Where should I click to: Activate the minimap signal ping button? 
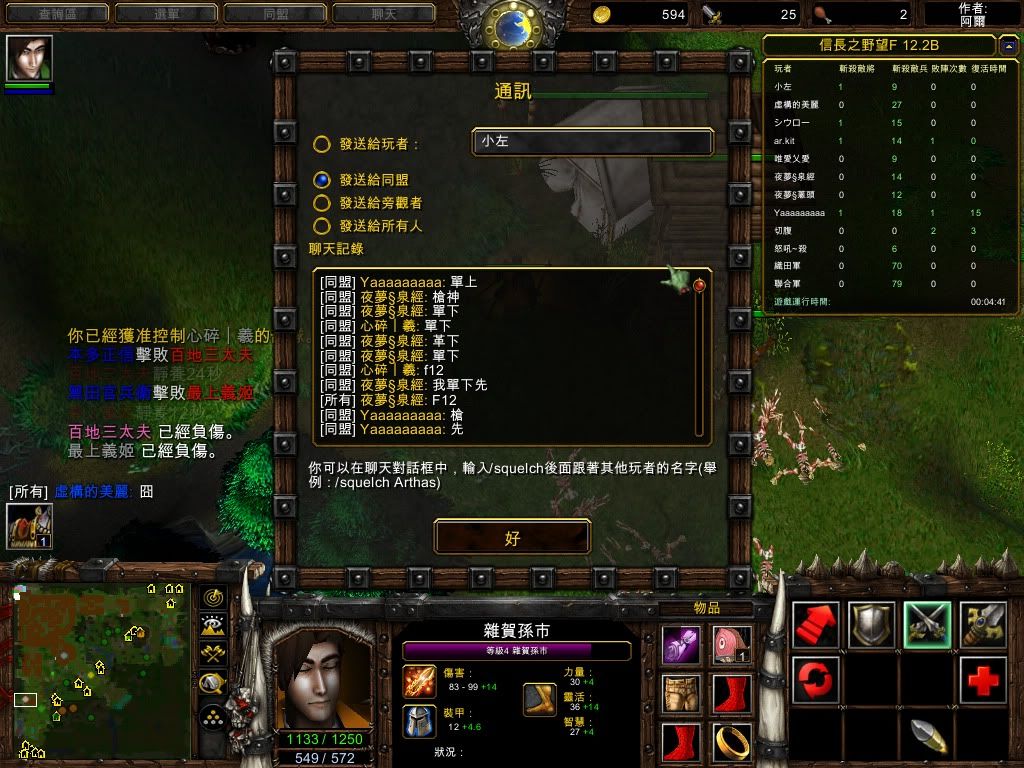212,597
